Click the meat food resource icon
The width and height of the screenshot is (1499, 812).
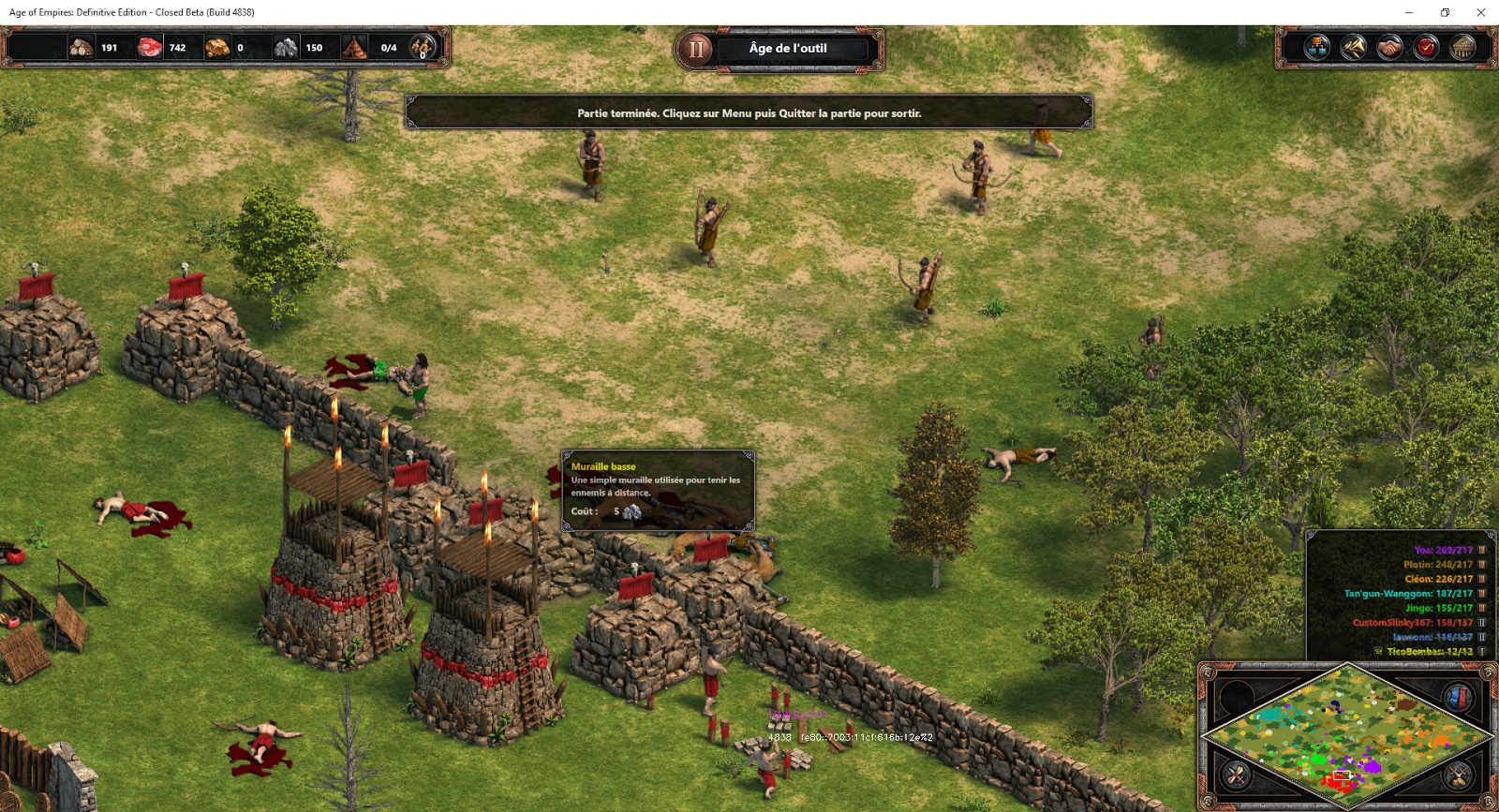148,47
